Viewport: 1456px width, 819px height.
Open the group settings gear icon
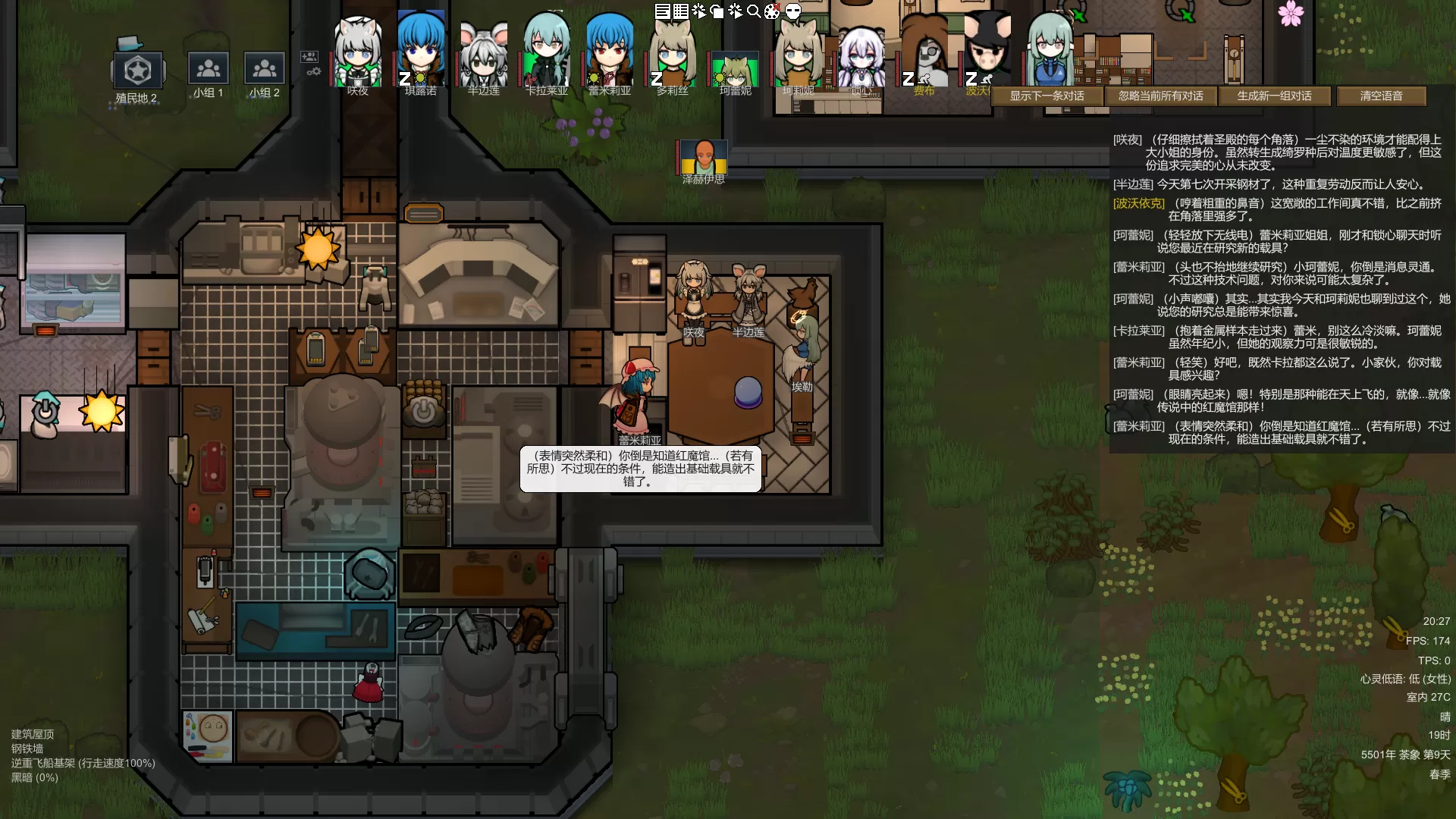pos(313,72)
